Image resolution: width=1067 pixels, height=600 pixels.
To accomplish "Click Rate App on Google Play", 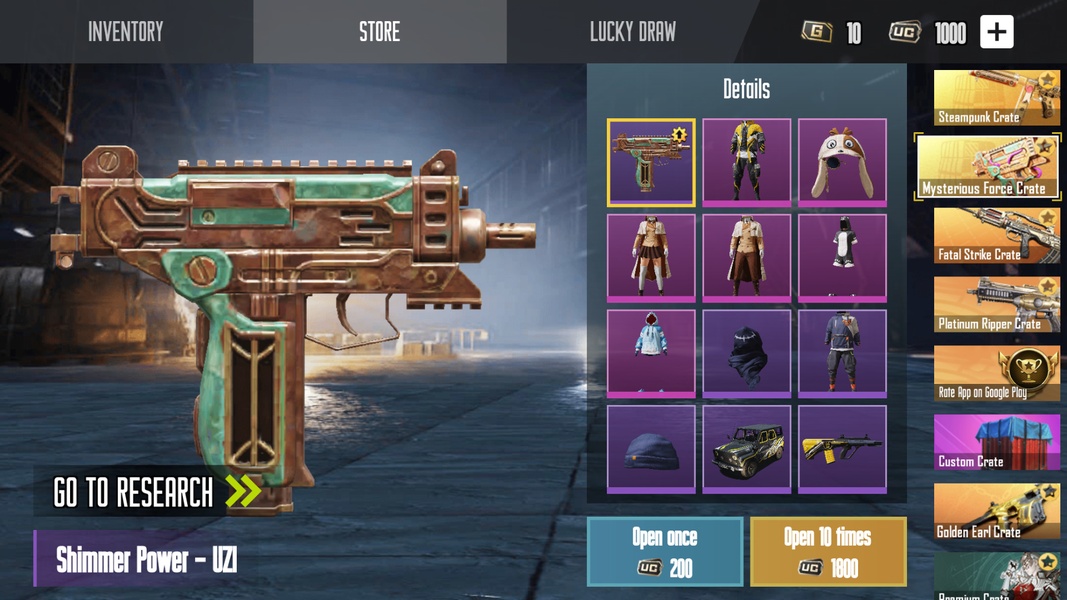I will coord(996,374).
